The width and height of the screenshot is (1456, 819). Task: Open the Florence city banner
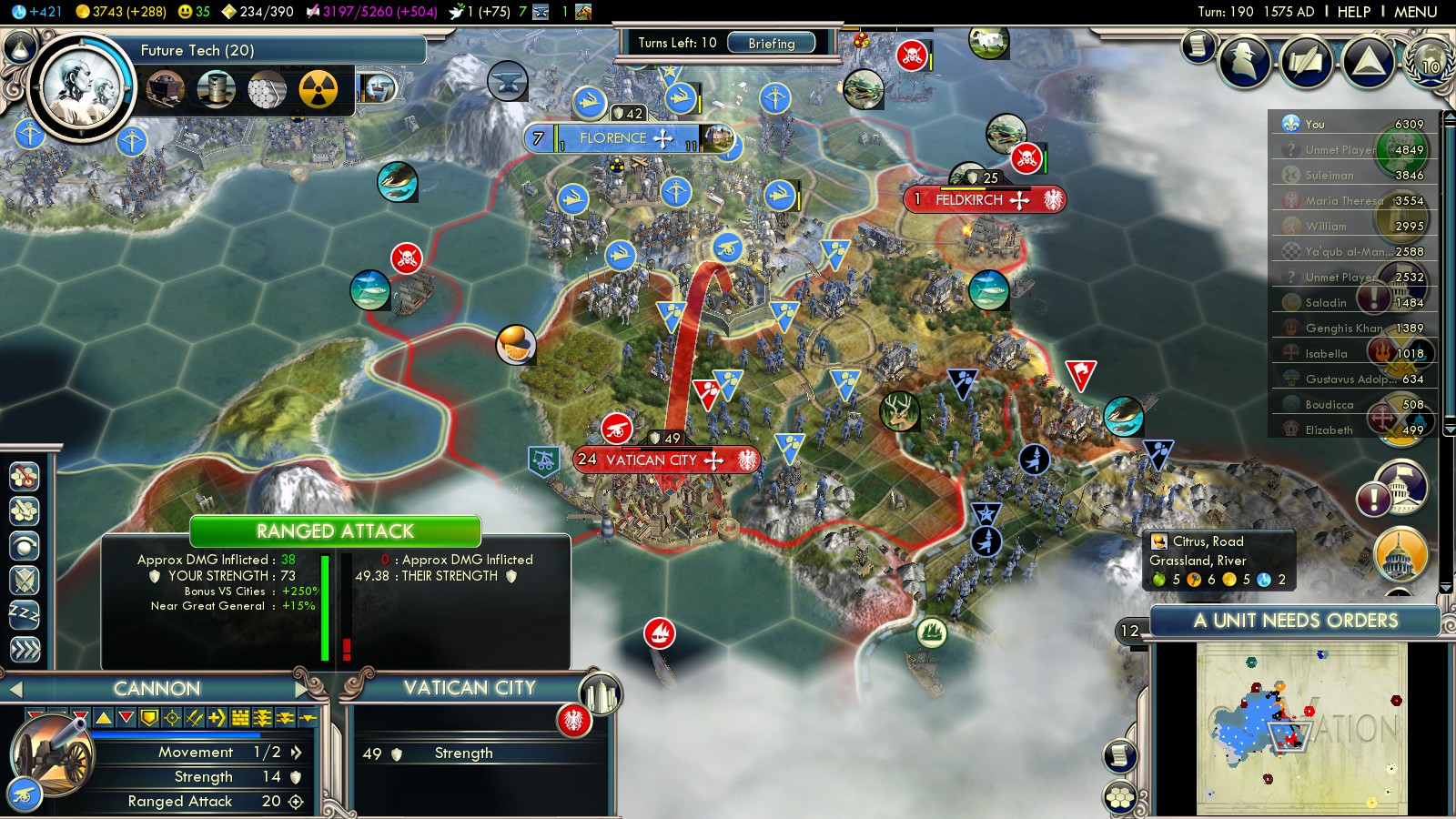pyautogui.click(x=626, y=138)
